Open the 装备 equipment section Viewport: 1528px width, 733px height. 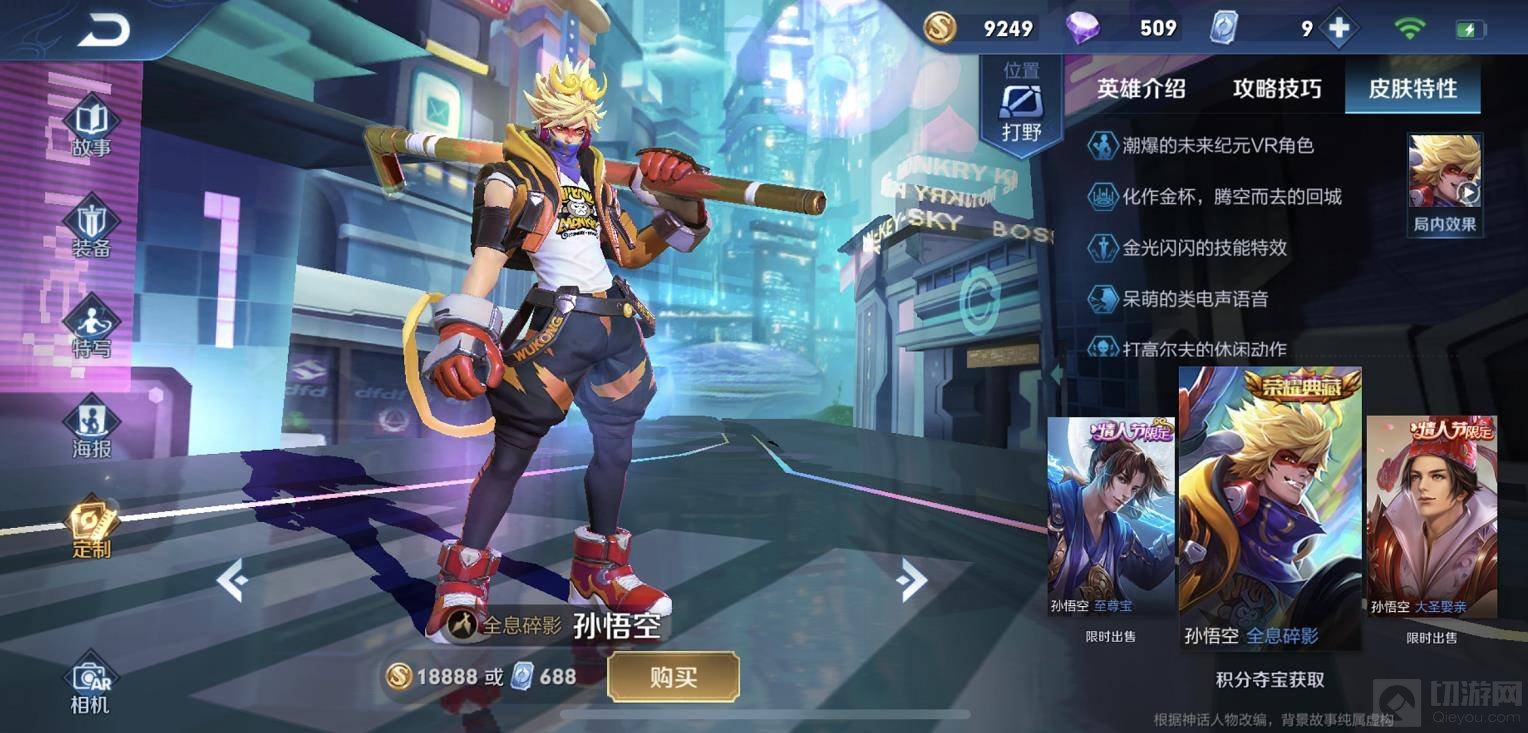[x=91, y=225]
